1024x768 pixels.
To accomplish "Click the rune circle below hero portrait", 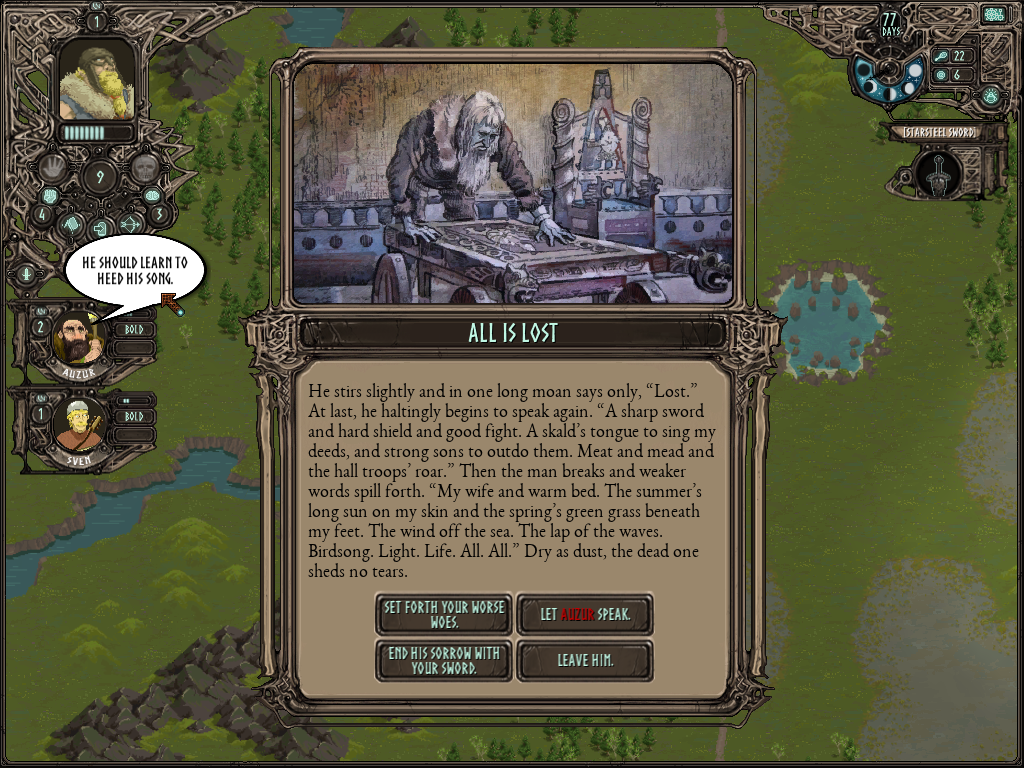I will click(x=99, y=178).
